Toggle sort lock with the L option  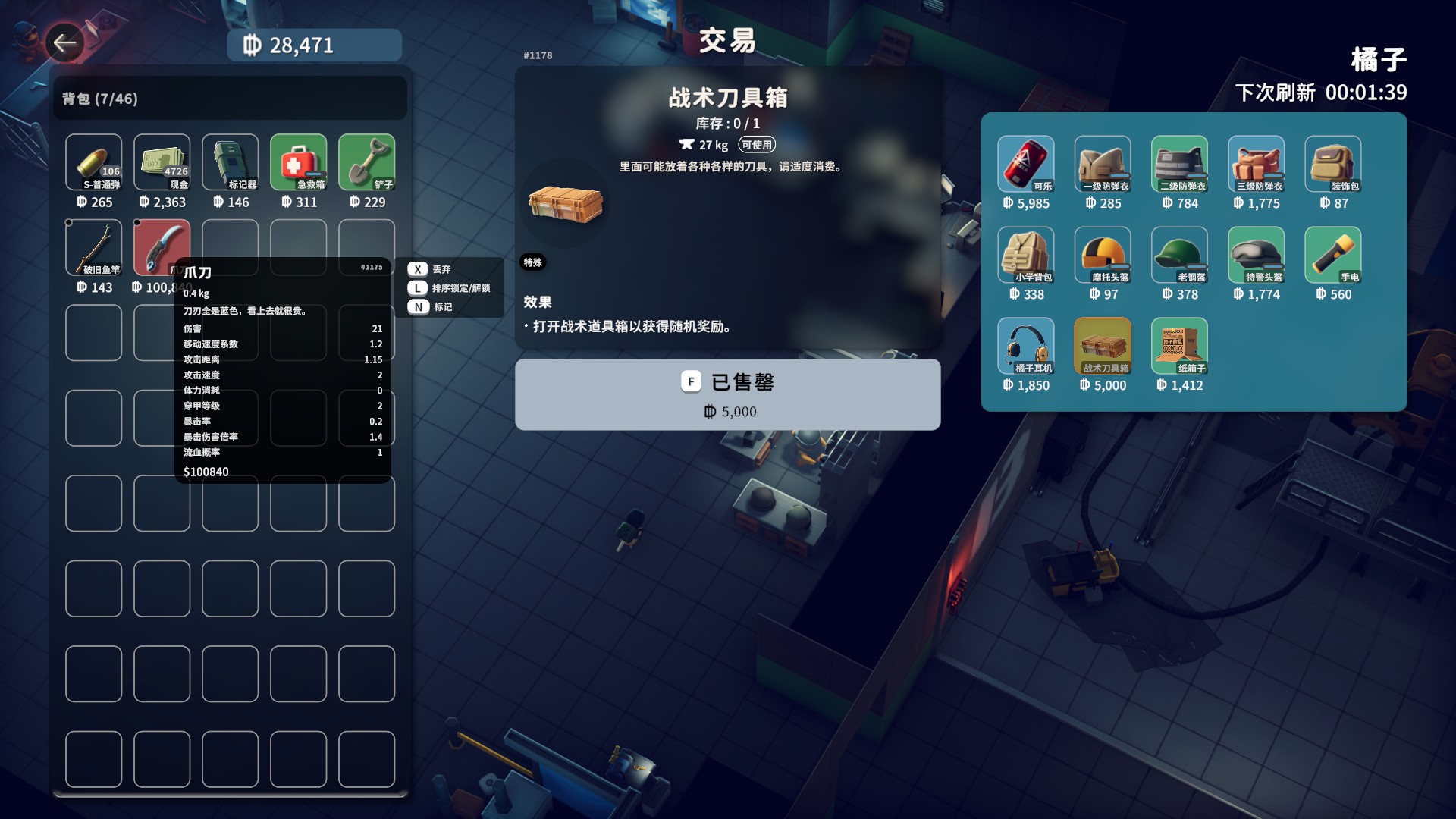pos(451,288)
